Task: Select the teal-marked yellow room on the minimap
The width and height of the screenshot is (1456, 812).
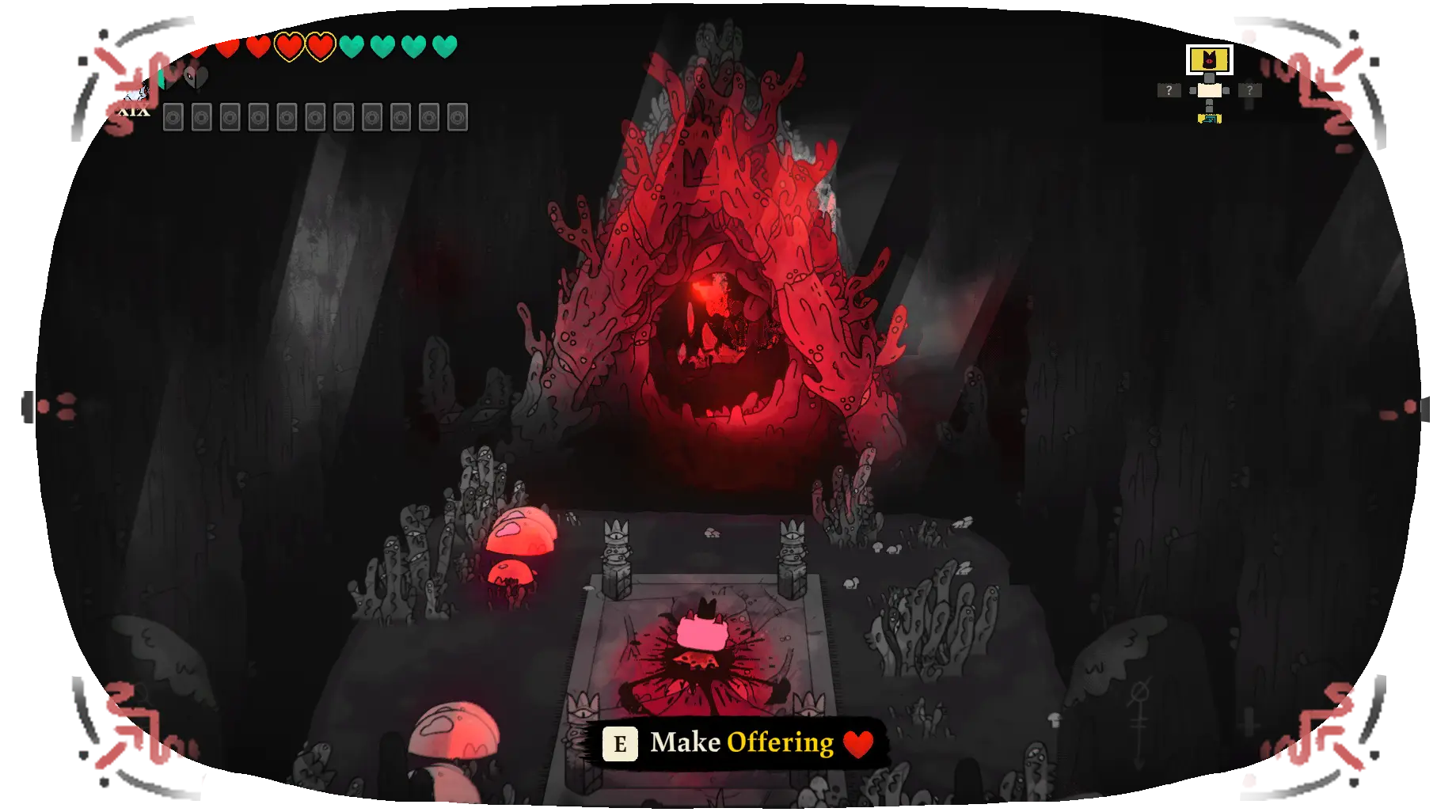Action: coord(1209,119)
